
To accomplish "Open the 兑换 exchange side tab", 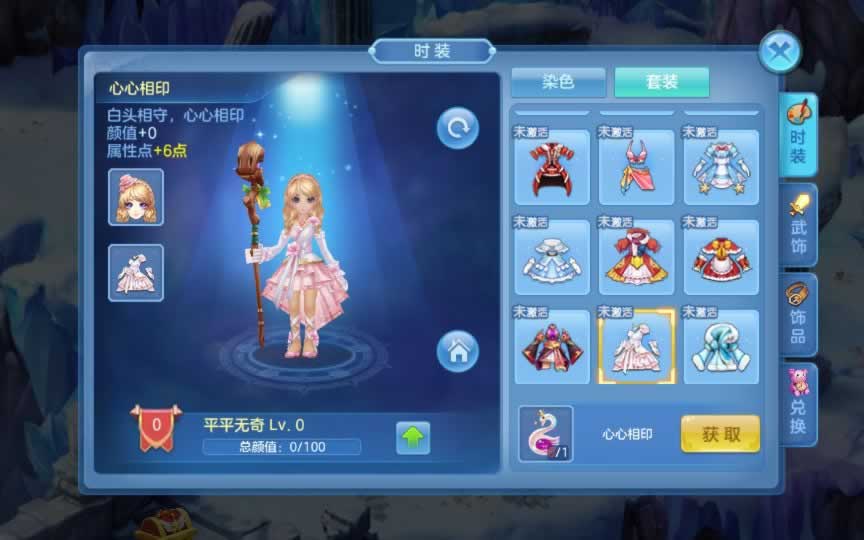I will coord(798,404).
